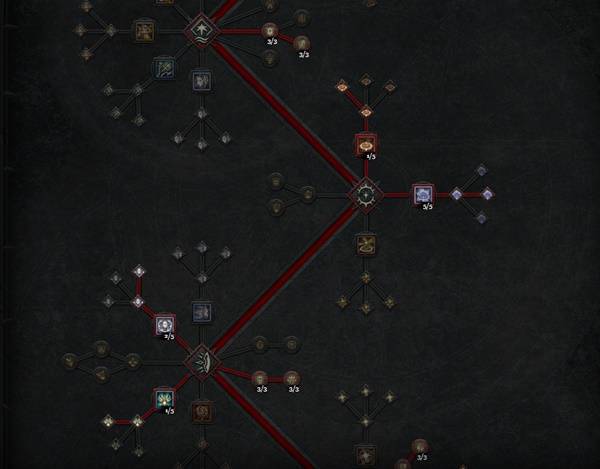
Task: Choose the blue skill node ranked 5/5
Action: pos(422,194)
